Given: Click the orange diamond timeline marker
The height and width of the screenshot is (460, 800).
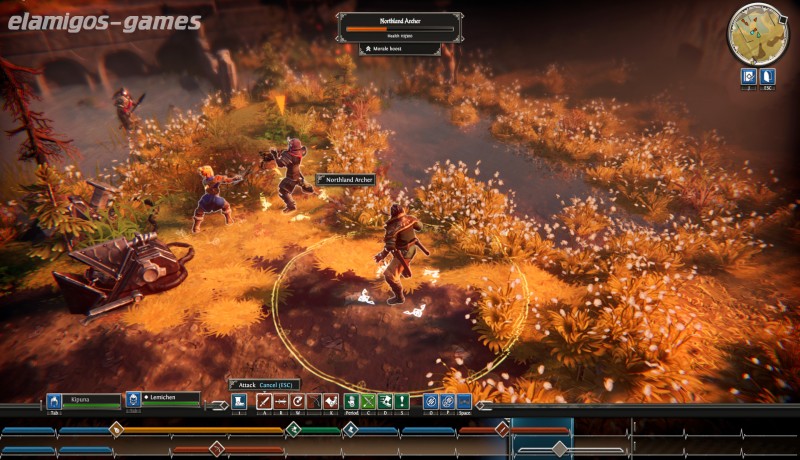Looking at the screenshot, I should pyautogui.click(x=116, y=430).
